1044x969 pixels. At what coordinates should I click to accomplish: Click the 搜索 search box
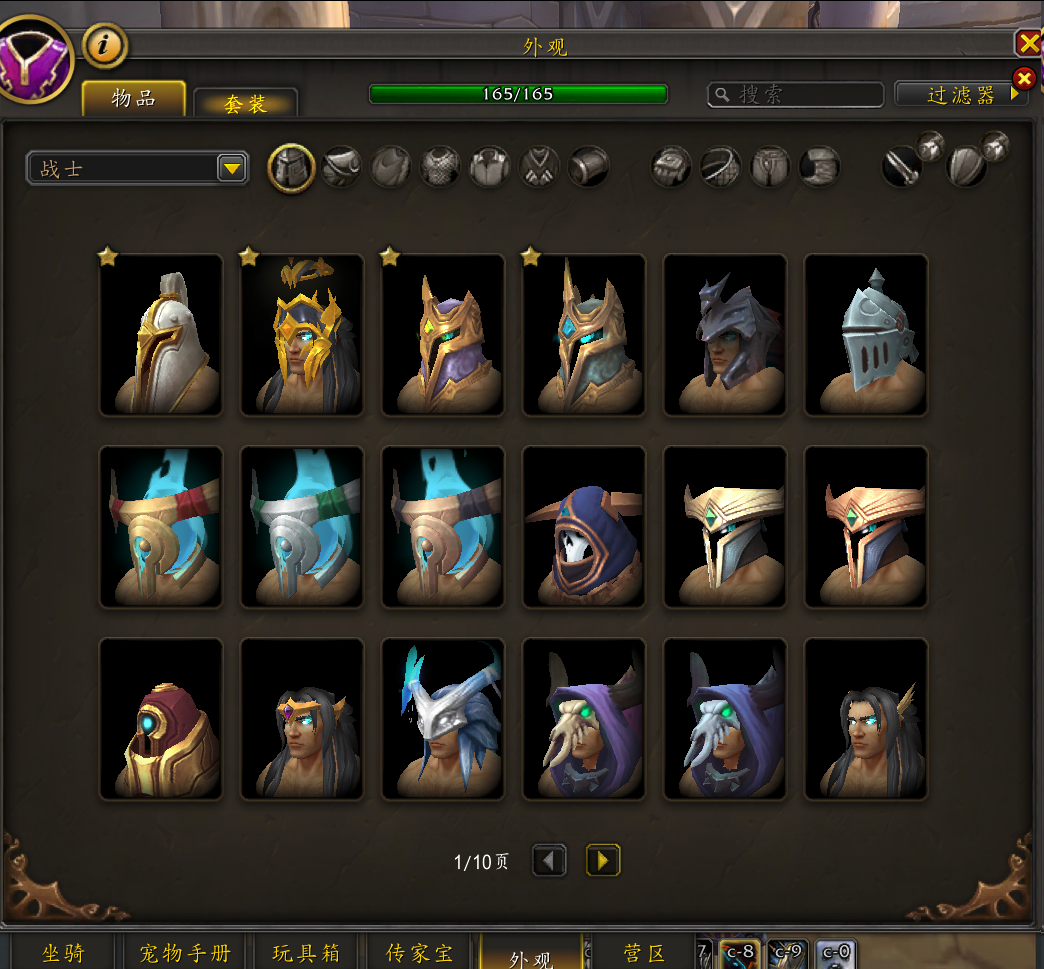click(796, 94)
